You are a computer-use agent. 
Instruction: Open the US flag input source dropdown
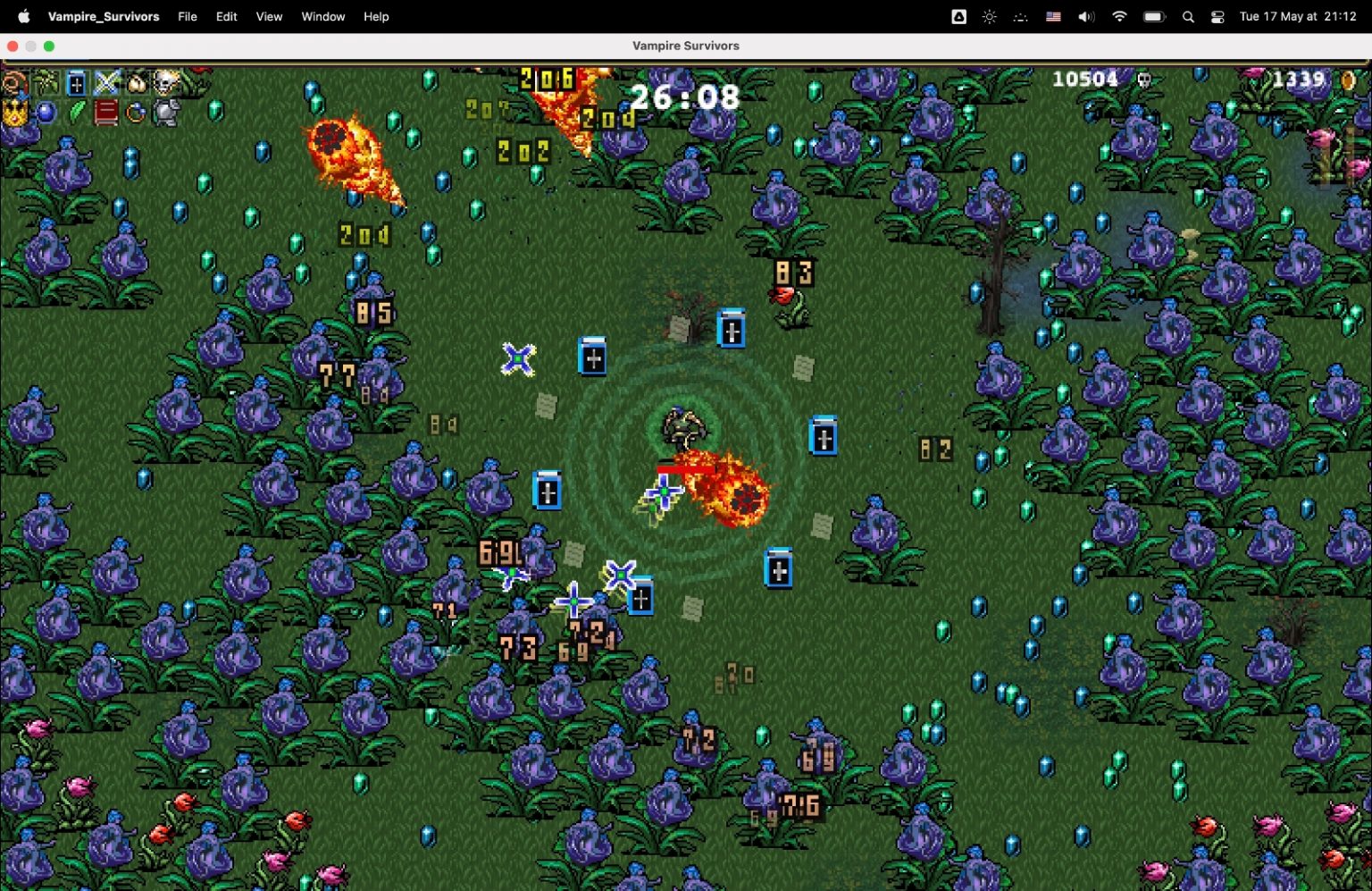click(1054, 16)
